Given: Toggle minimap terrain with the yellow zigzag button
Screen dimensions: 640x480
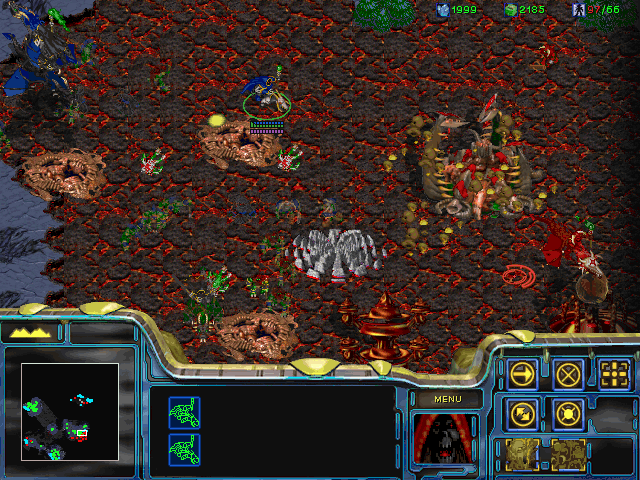Looking at the screenshot, I should [31, 332].
